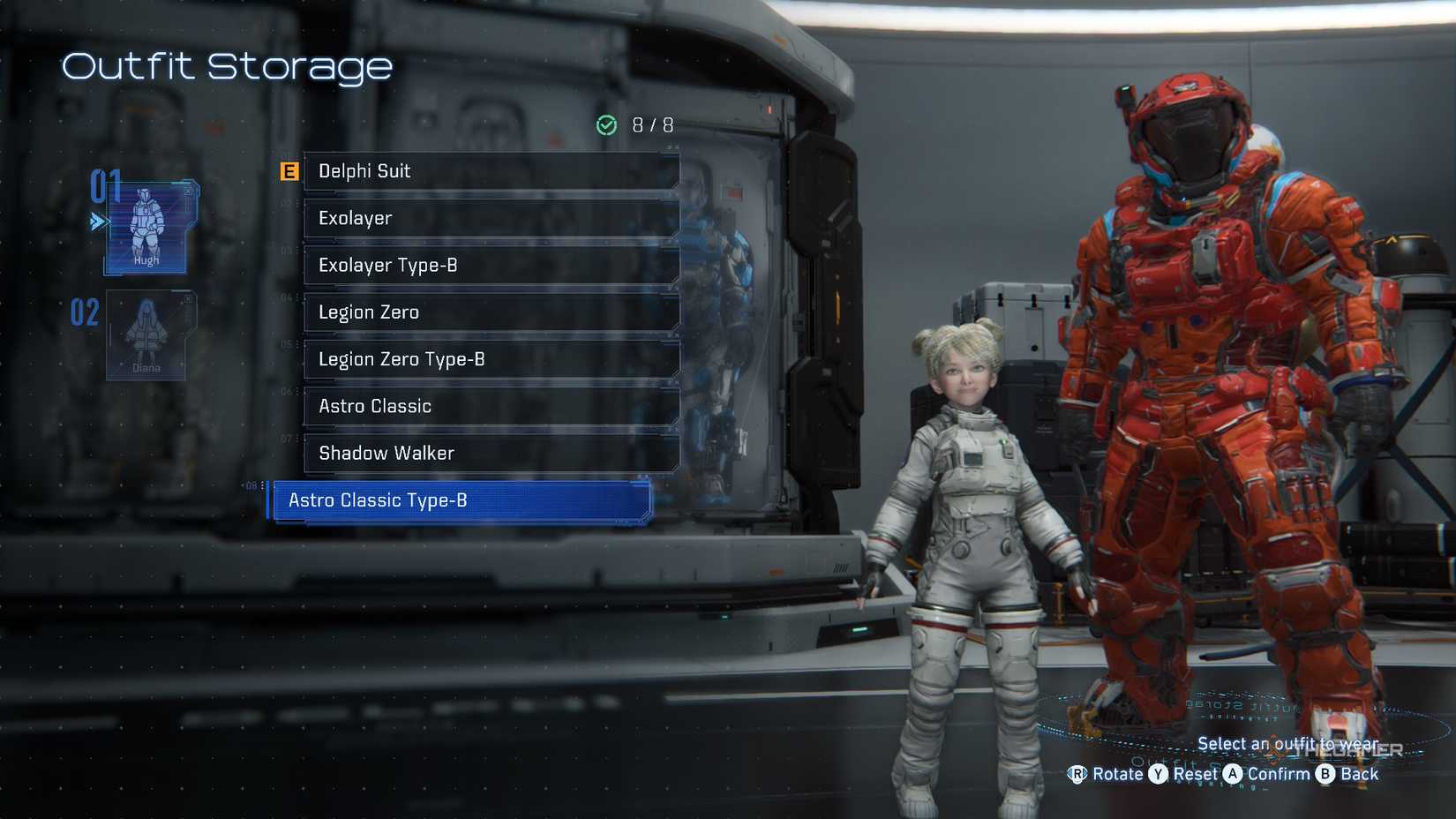Image resolution: width=1456 pixels, height=819 pixels.
Task: Click the B Back button prompt icon
Action: click(x=1324, y=774)
